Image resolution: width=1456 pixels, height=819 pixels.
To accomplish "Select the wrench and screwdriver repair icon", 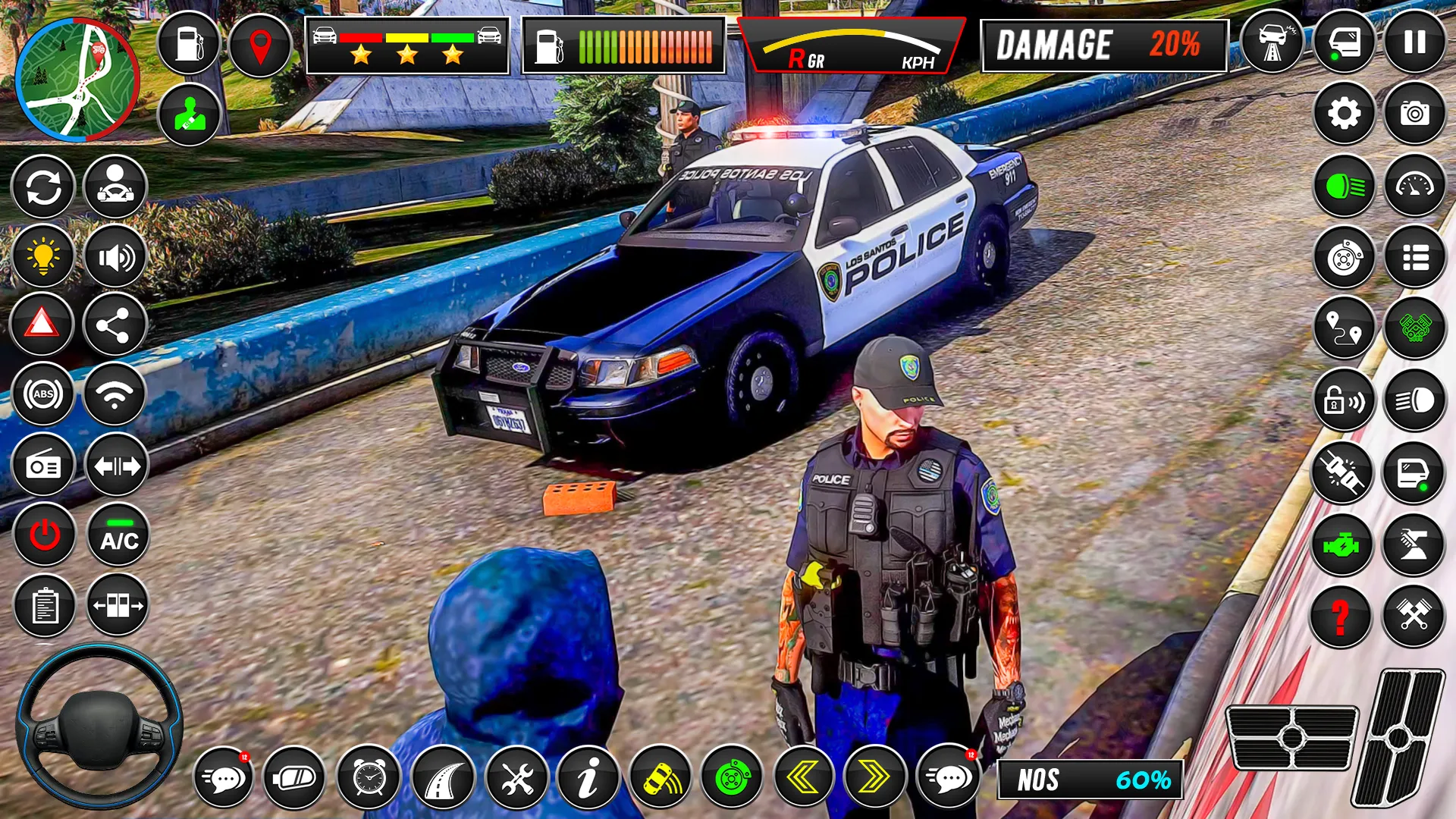I will [517, 778].
